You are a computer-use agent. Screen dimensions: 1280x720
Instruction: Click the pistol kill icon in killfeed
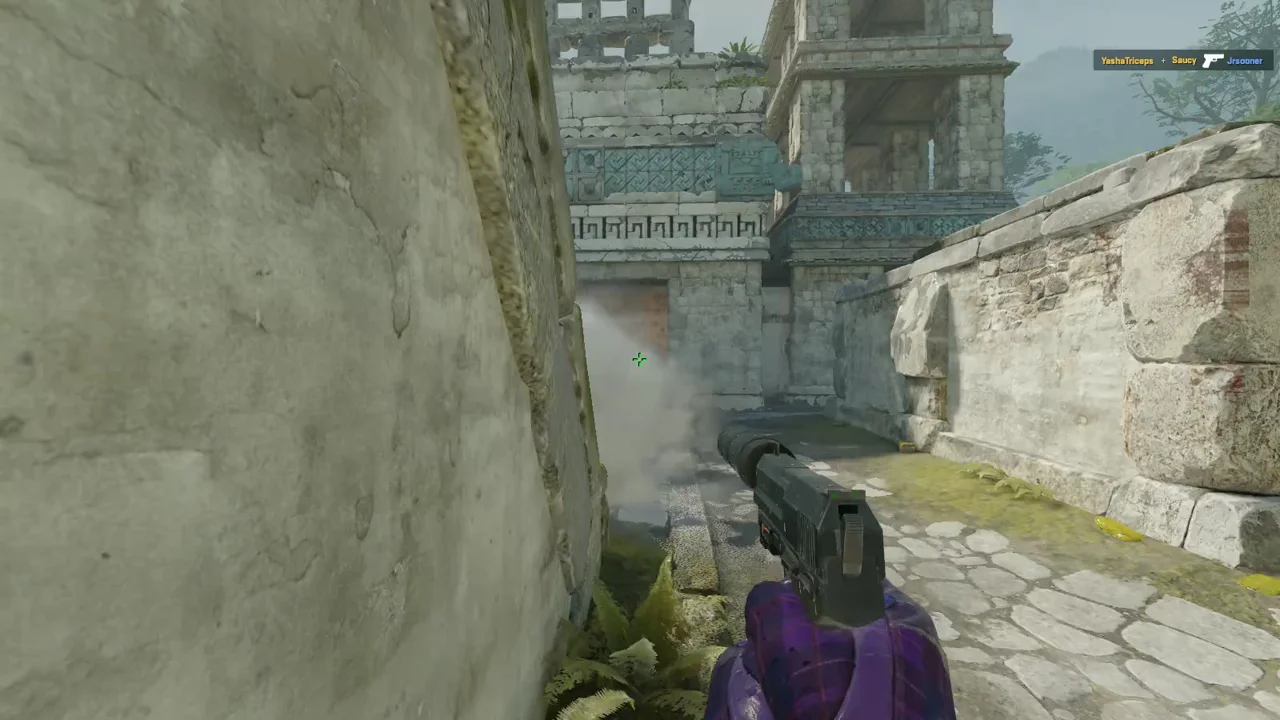(1214, 60)
